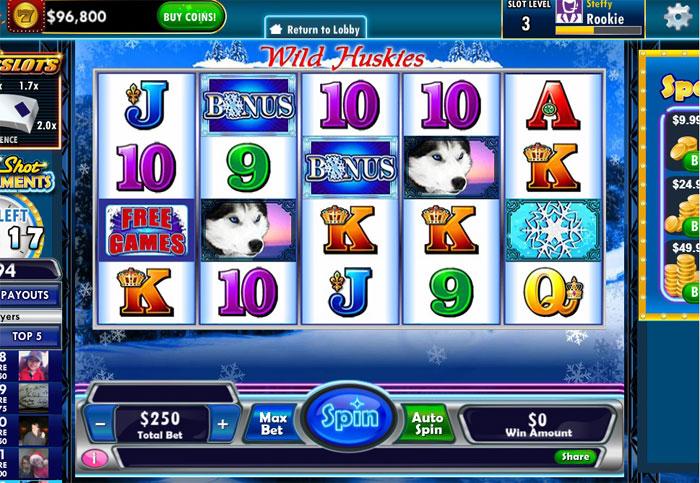Open the Shot Tournaments panel
This screenshot has width=700, height=483.
coord(26,174)
